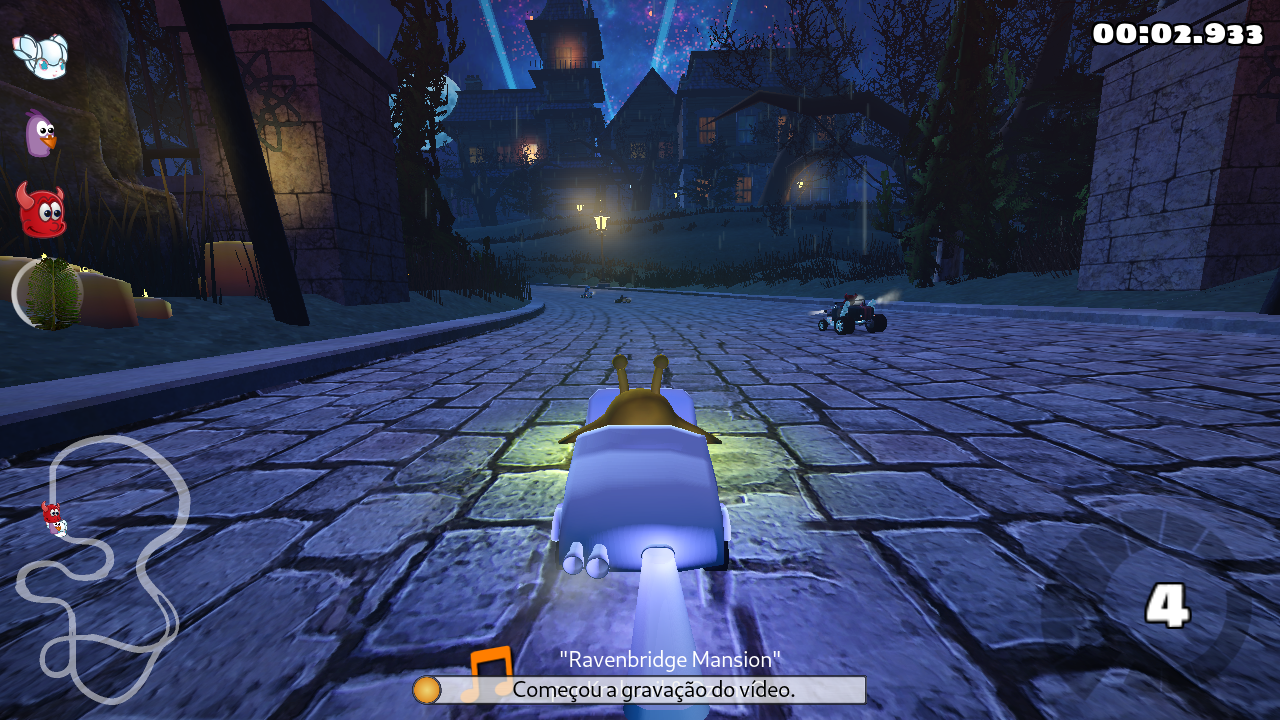Image resolution: width=1280 pixels, height=720 pixels.
Task: Click the red racer marker on the minimap
Action: coord(53,518)
